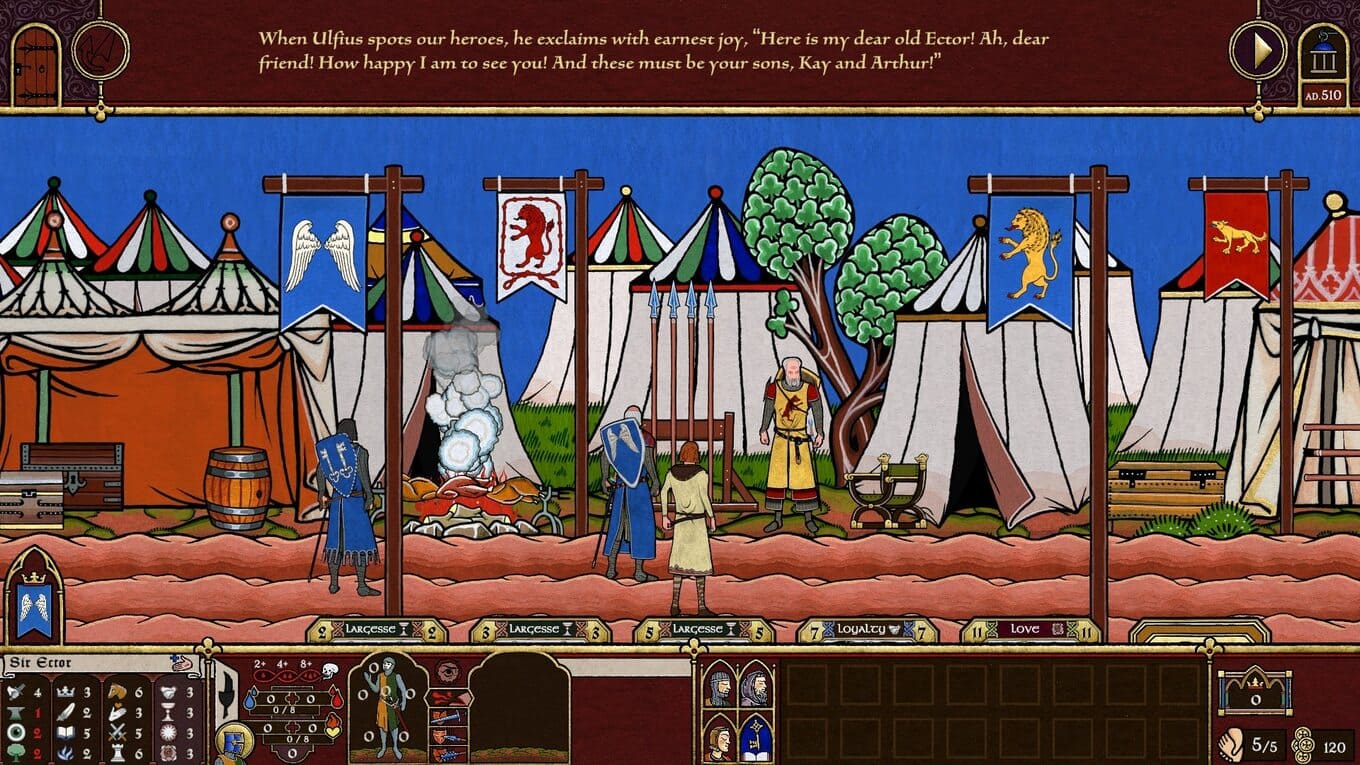Open the round emblem button beside the door

click(x=101, y=50)
